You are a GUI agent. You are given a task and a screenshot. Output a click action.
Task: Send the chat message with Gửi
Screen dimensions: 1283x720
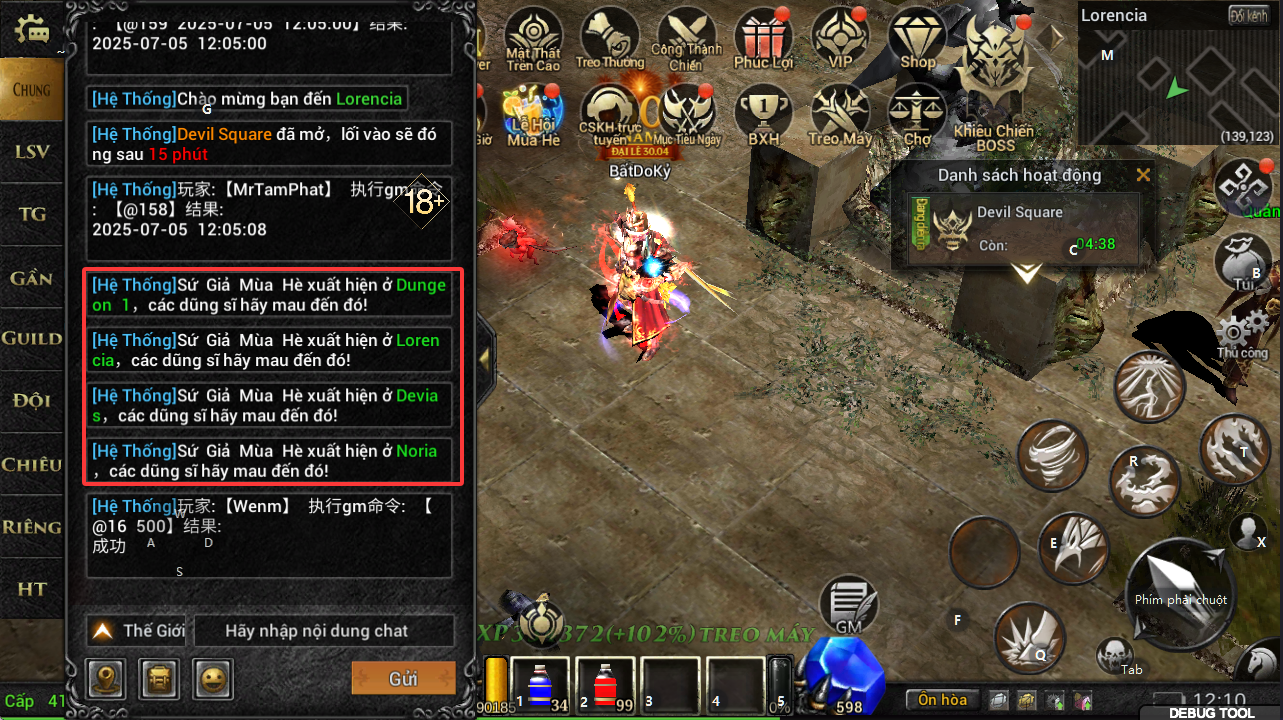pos(403,678)
